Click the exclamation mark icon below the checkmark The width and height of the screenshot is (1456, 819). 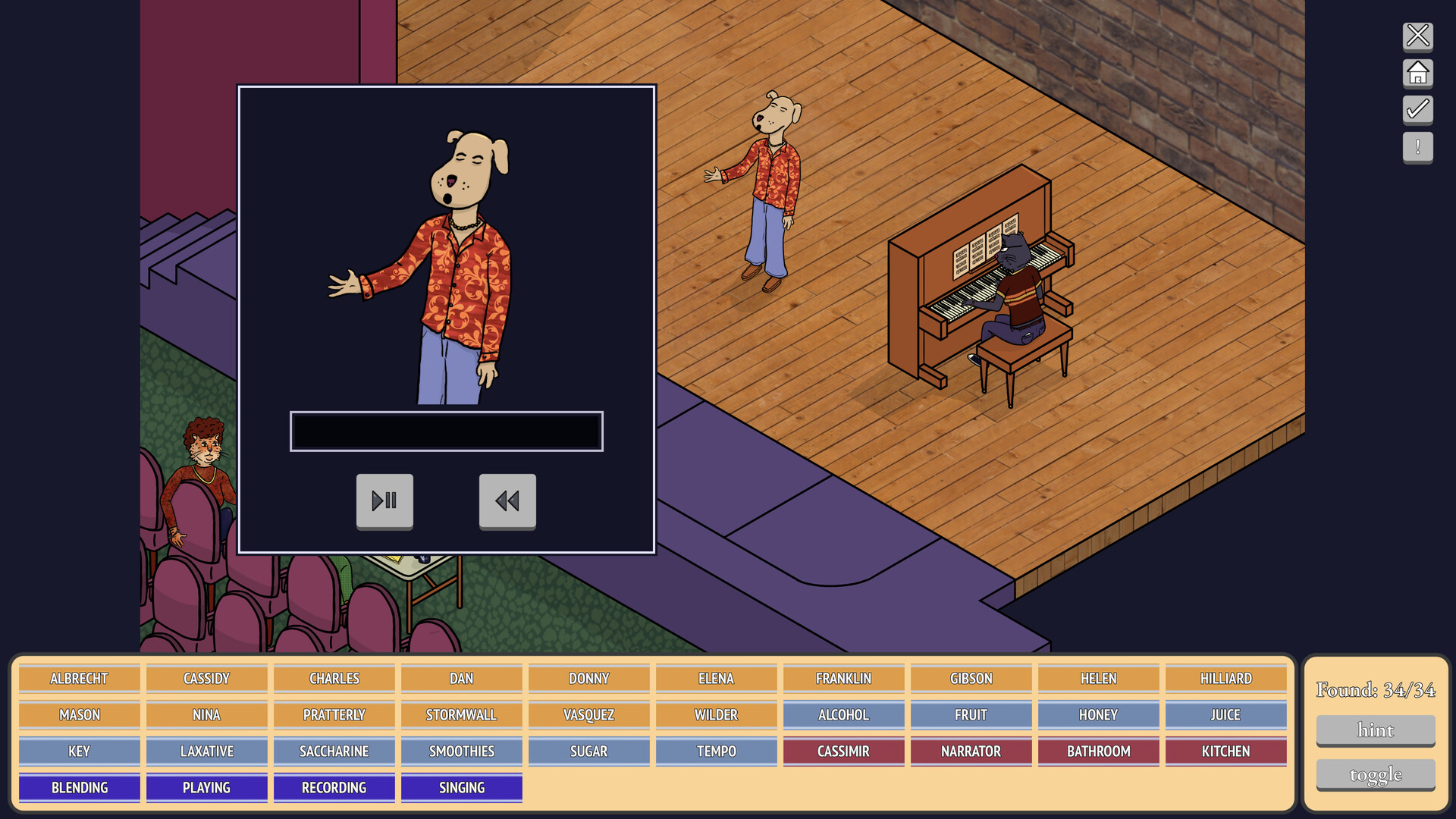[1417, 147]
